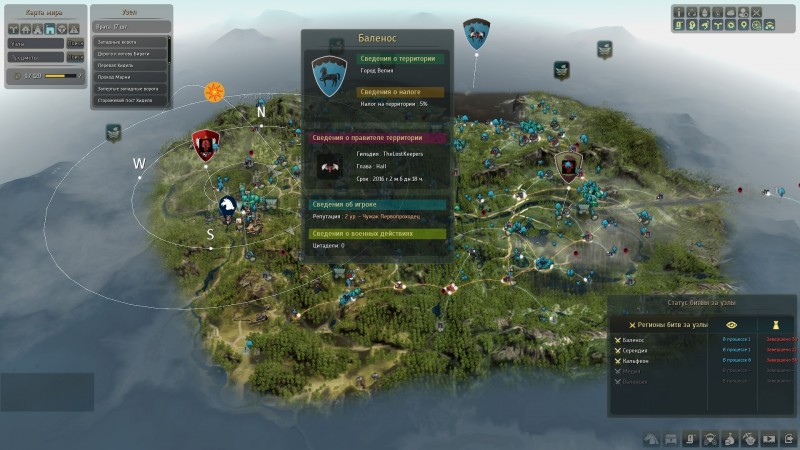Open the video camera icon in bottom toolbar
800x450 pixels.
click(769, 438)
